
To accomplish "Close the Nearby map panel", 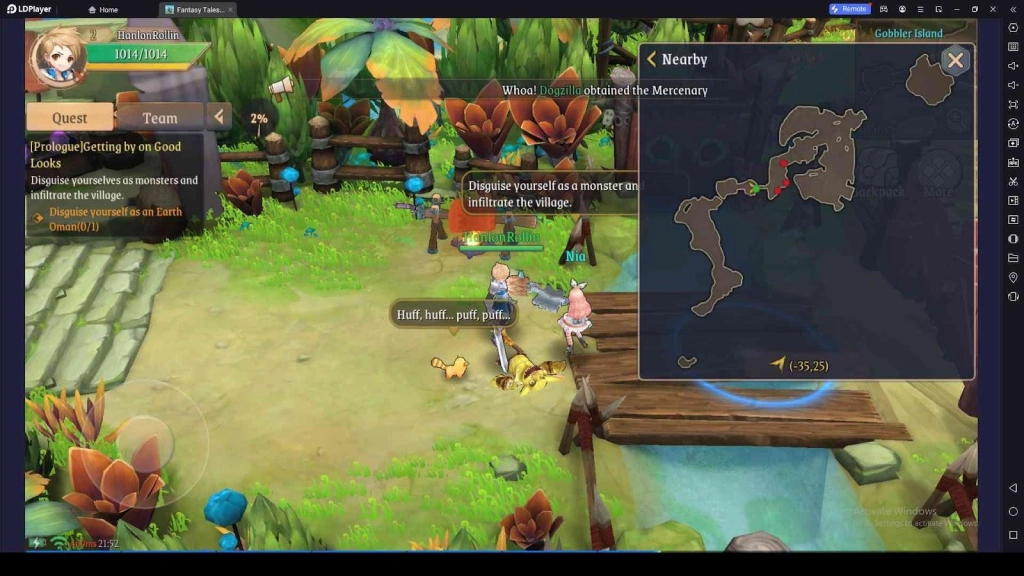I will [x=955, y=60].
